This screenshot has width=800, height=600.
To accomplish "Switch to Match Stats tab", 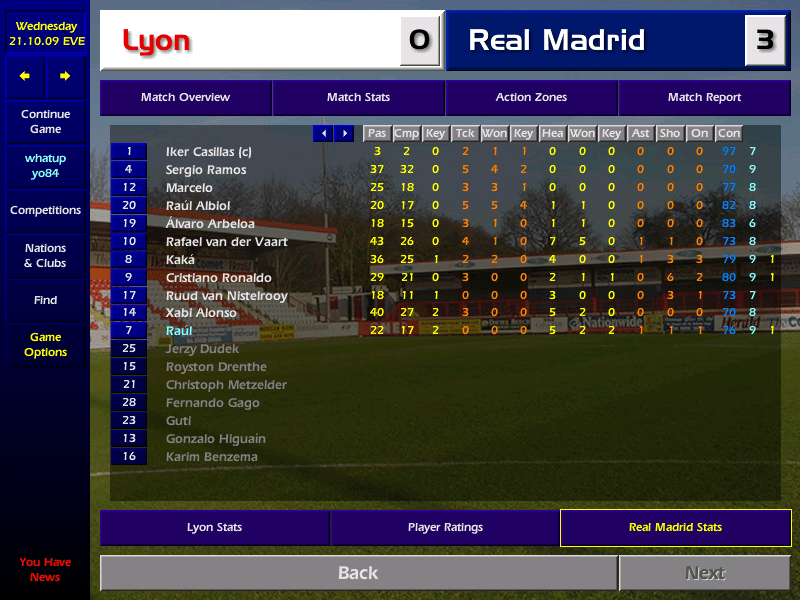I will point(358,98).
